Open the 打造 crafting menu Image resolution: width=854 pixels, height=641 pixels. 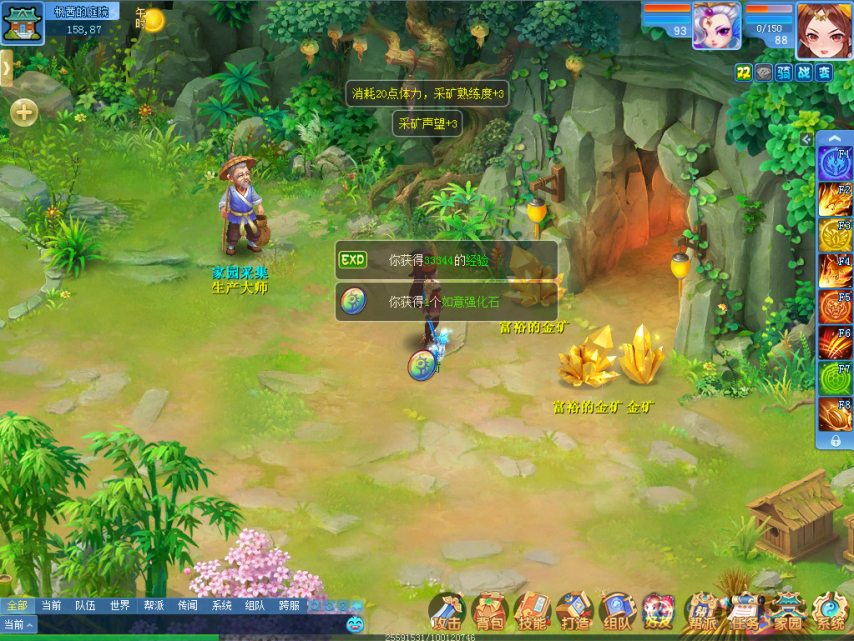[575, 611]
